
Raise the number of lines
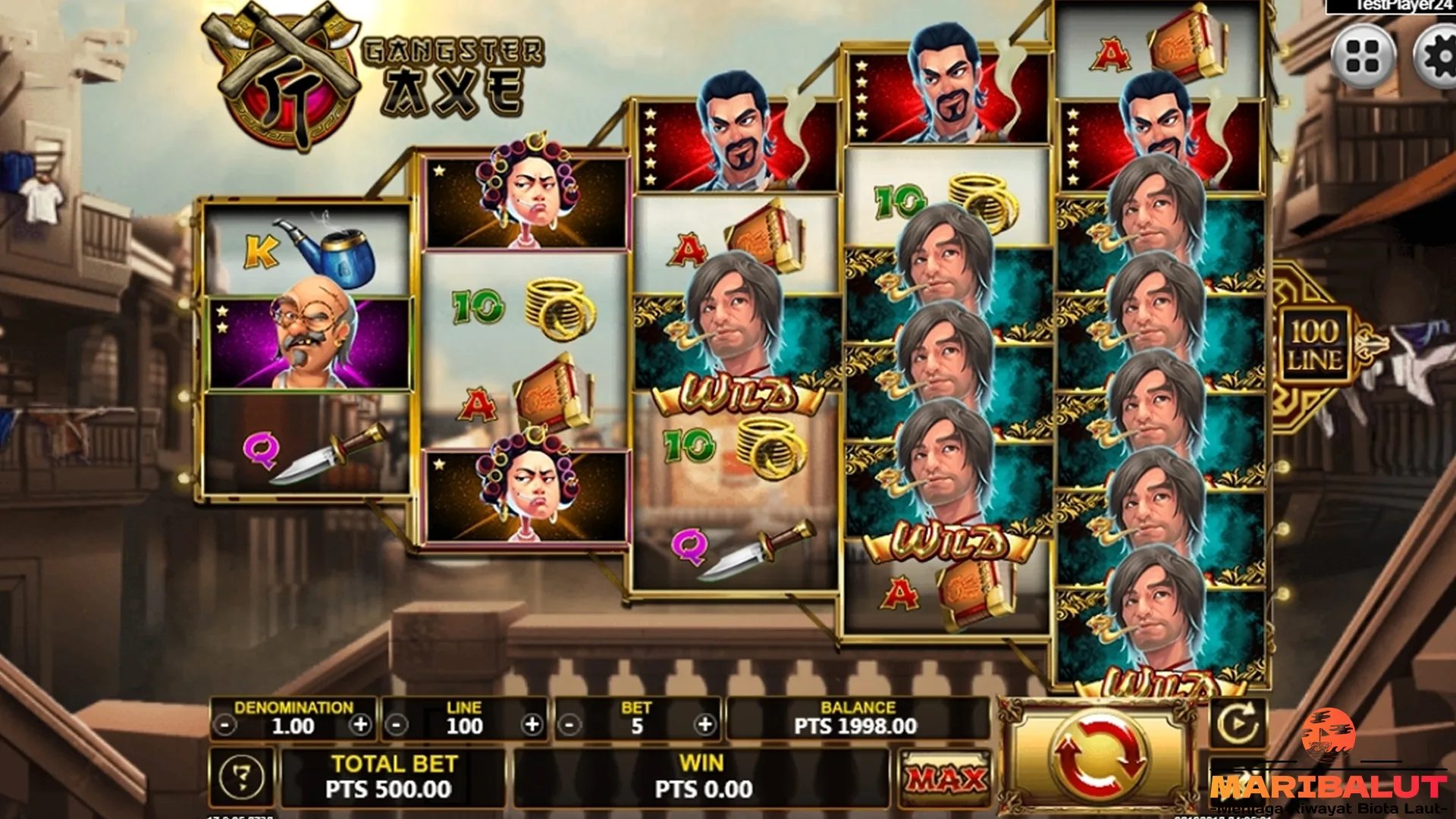pos(532,725)
